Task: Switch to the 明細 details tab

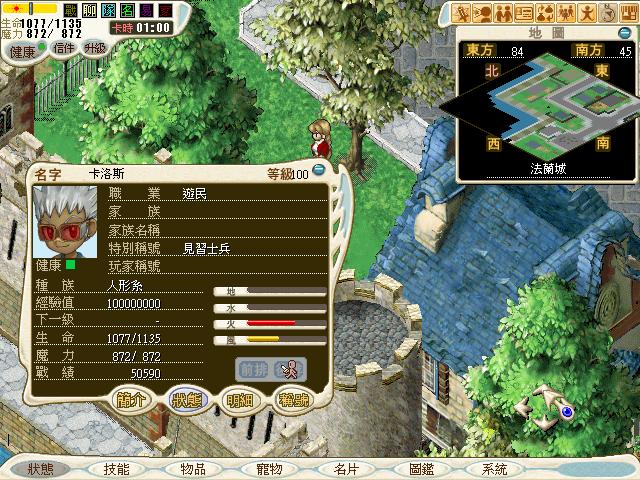Action: click(239, 399)
